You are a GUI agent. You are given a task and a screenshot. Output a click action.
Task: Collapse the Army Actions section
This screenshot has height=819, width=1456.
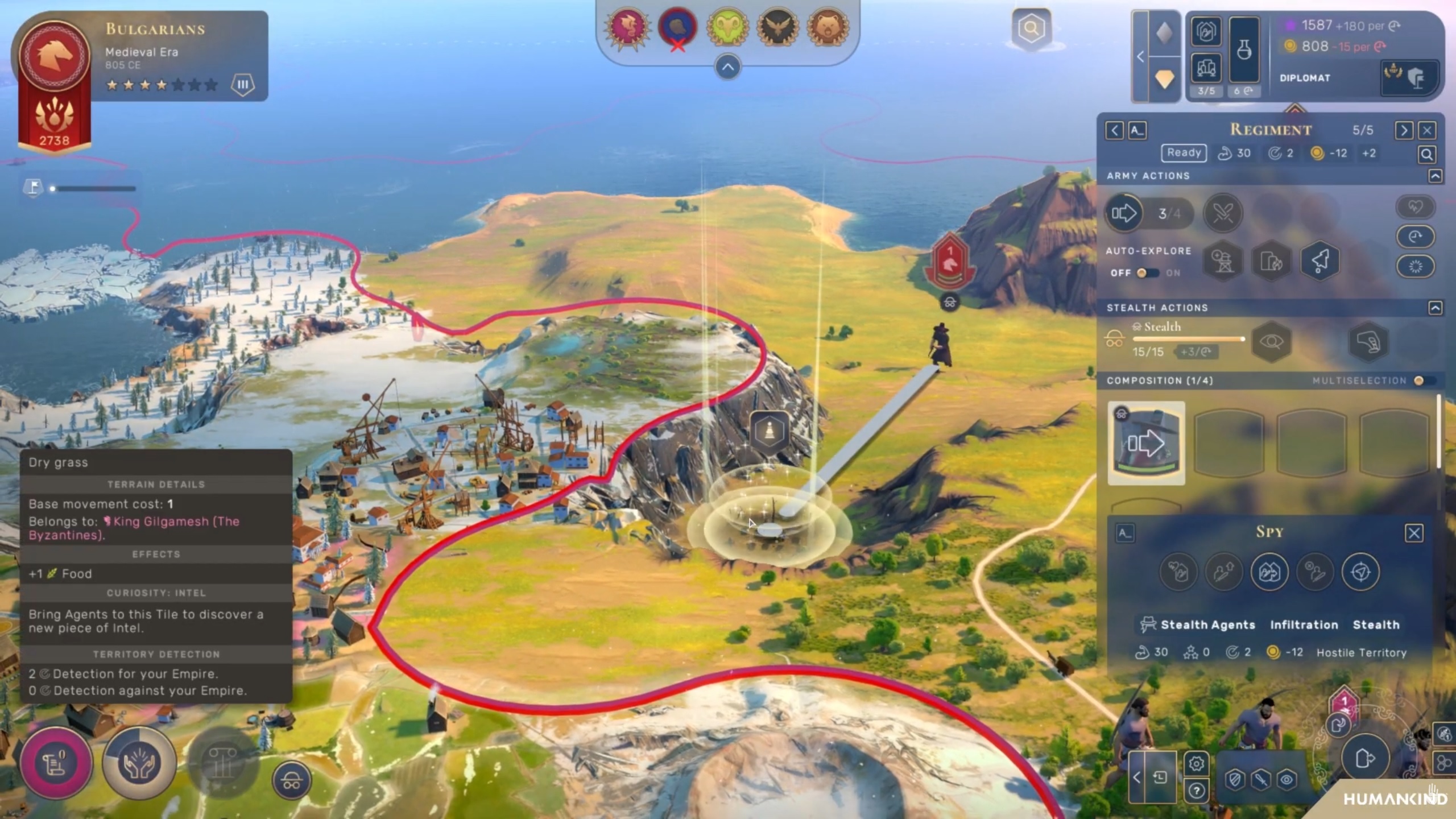1435,176
